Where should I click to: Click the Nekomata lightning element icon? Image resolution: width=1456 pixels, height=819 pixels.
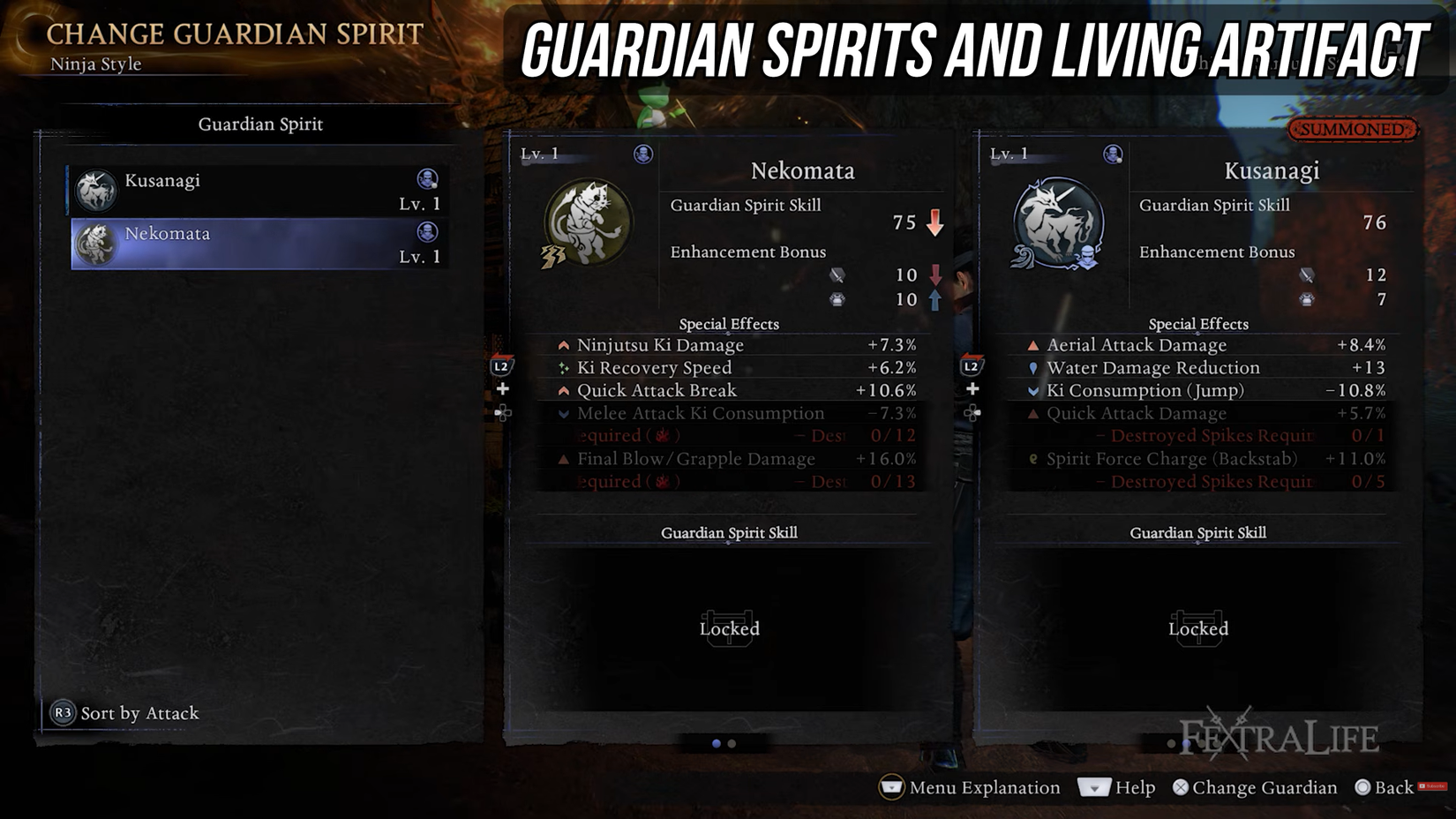(553, 256)
